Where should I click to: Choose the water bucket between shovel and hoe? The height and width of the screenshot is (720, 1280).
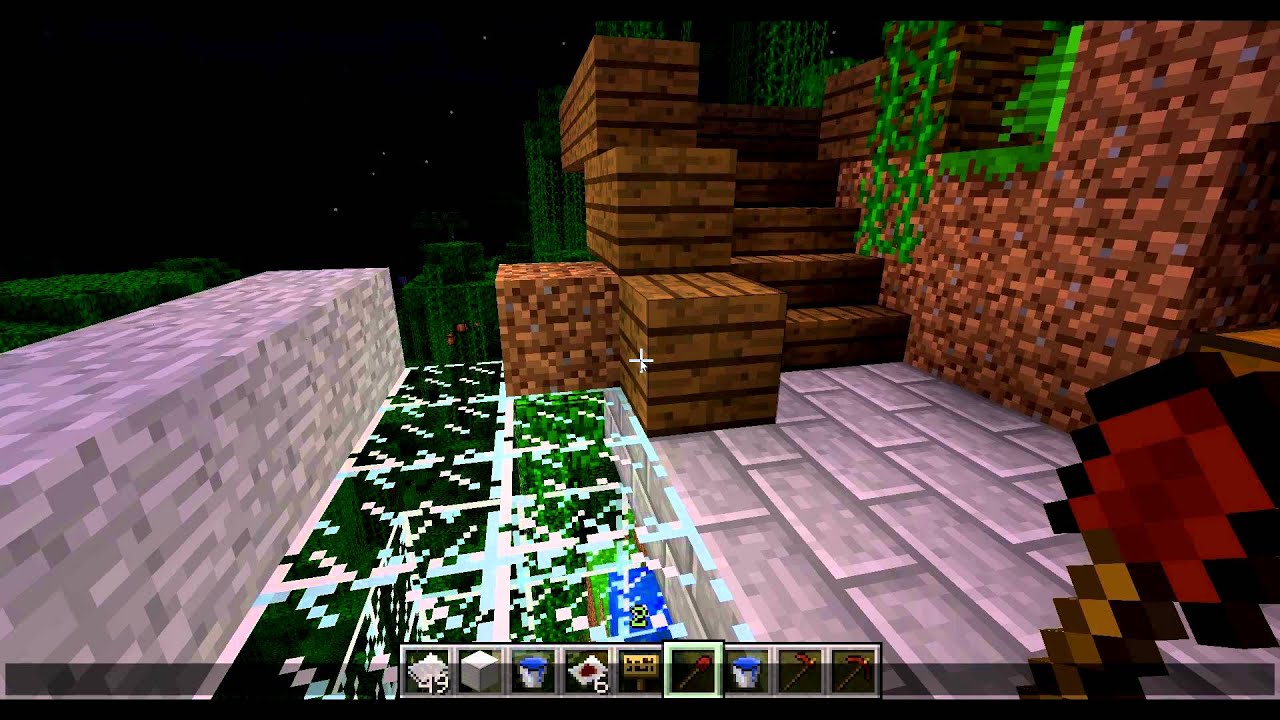[747, 671]
